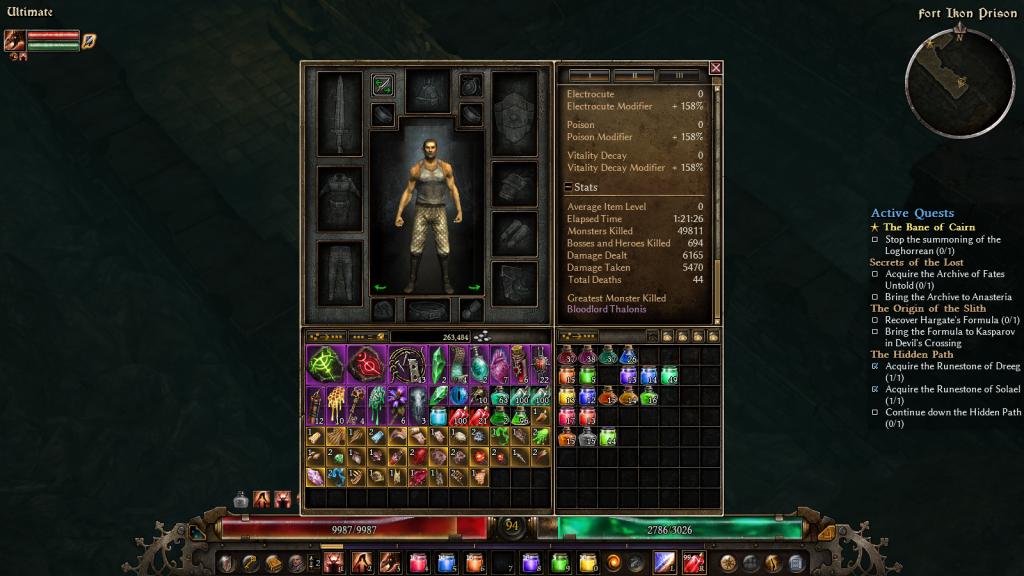This screenshot has width=1024, height=576.
Task: Rotate character preview with right green arrow
Action: pos(475,288)
